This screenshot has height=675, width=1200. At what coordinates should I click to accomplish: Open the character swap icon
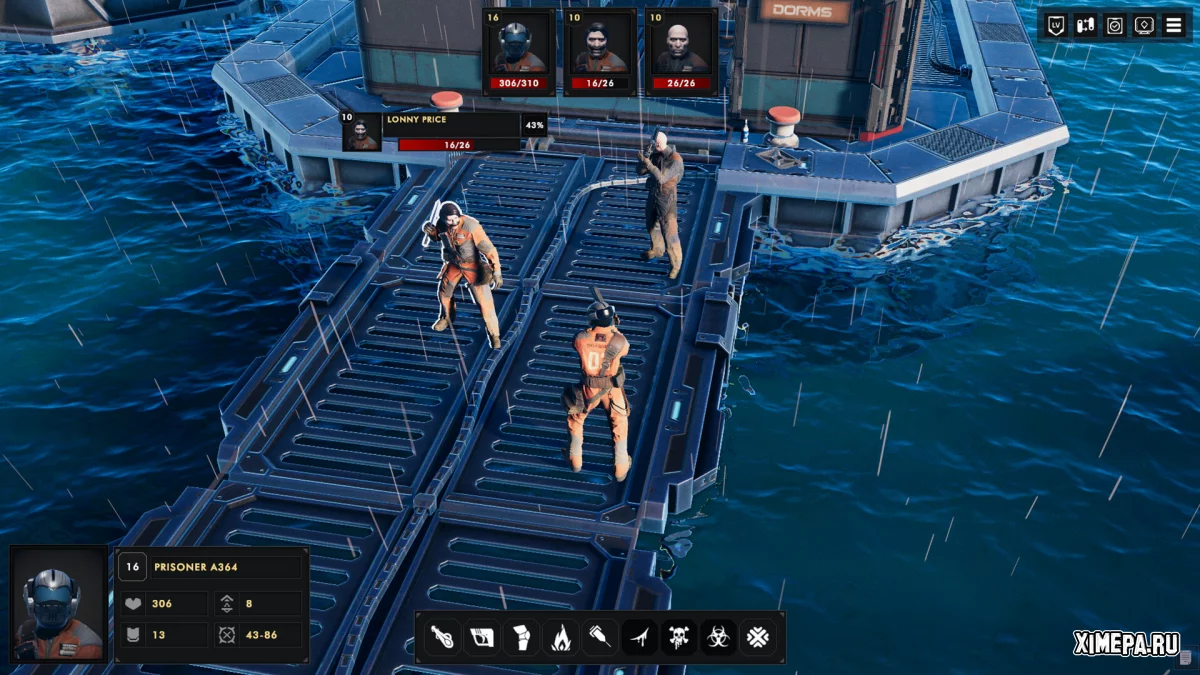click(1085, 25)
